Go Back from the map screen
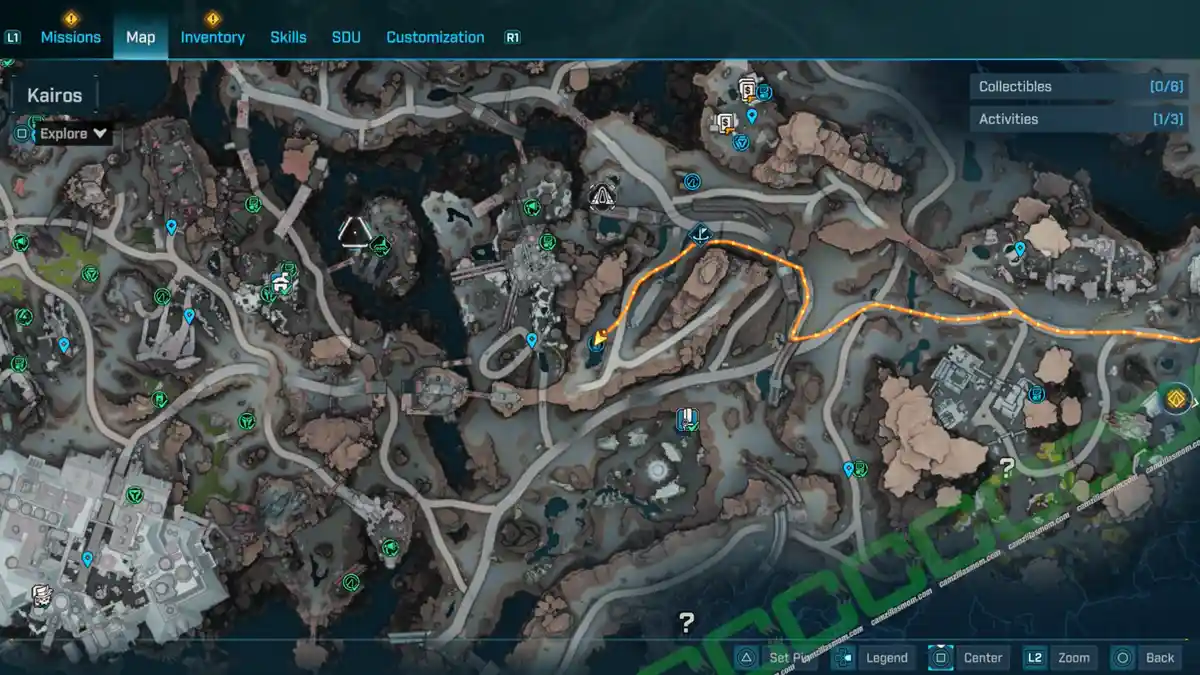The image size is (1200, 675). tap(1146, 657)
